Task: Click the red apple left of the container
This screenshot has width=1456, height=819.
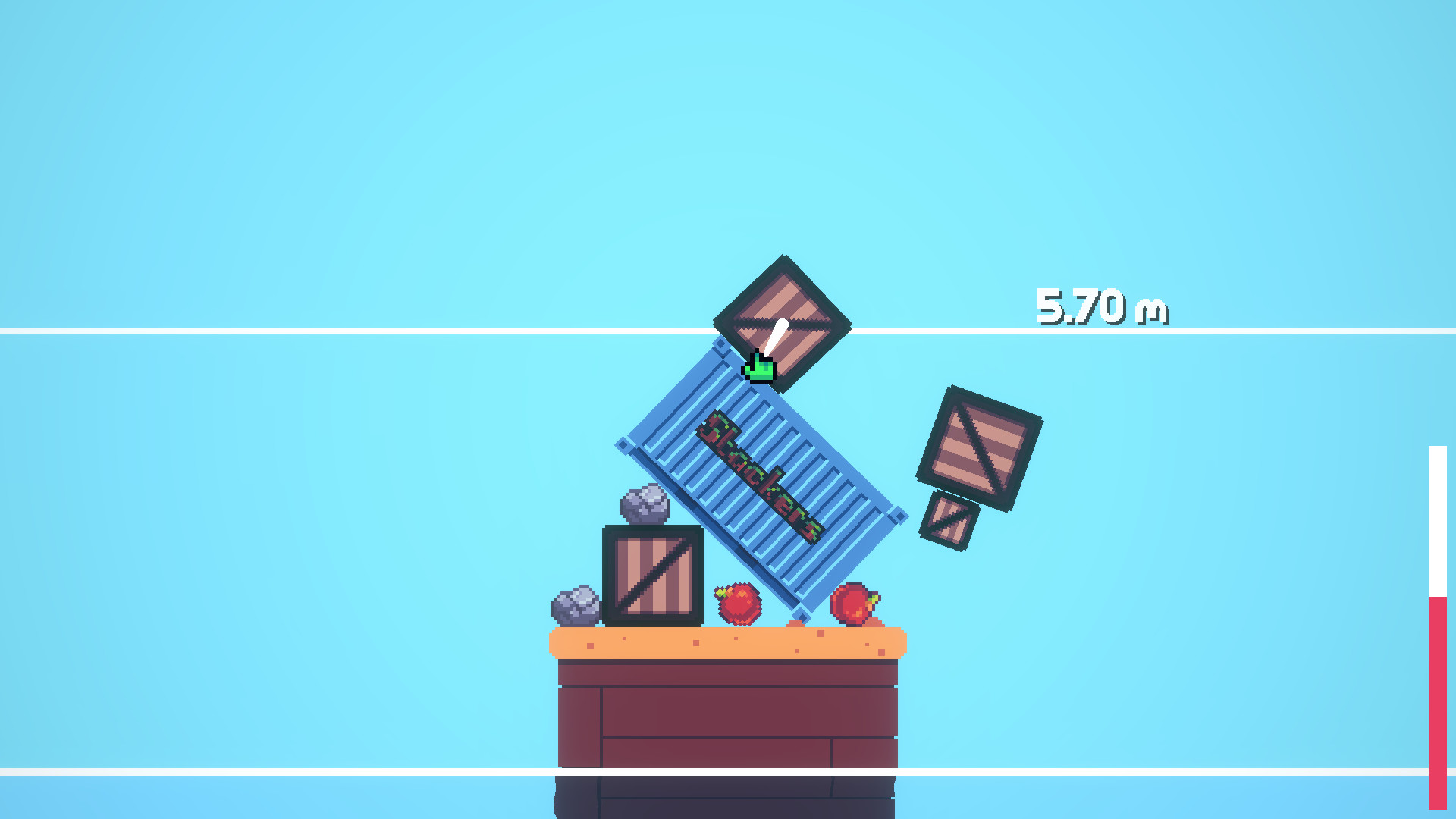Action: click(x=737, y=604)
